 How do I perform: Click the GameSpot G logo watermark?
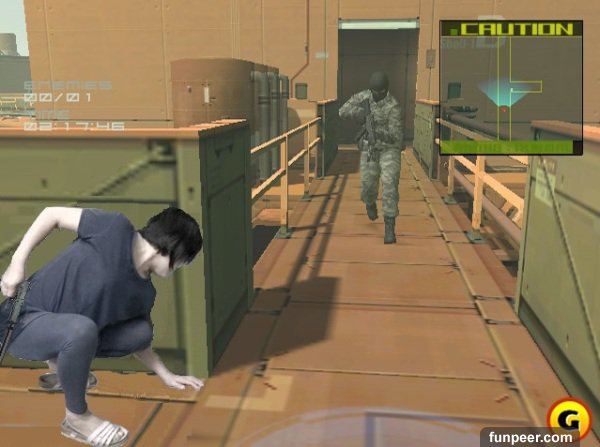[566, 418]
